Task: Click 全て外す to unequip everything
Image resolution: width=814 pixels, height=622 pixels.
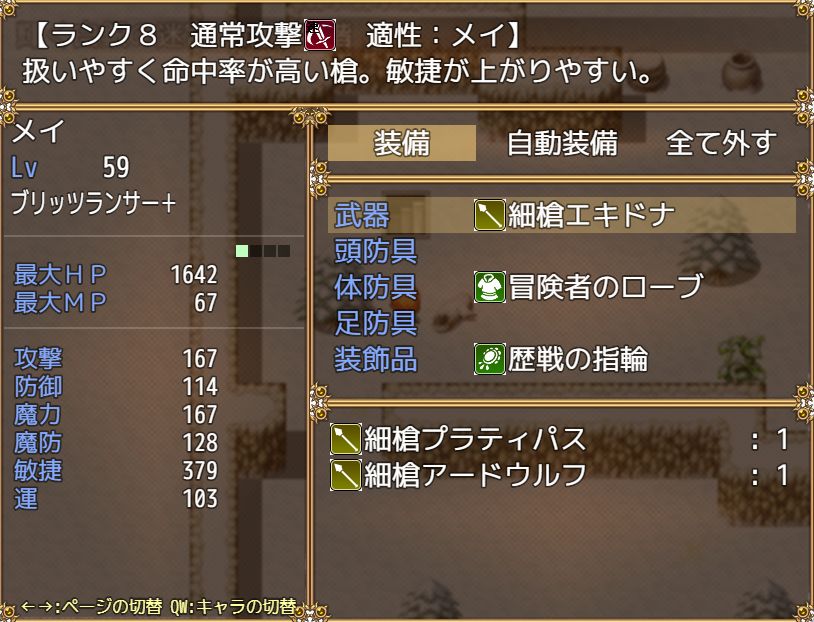Action: tap(720, 143)
